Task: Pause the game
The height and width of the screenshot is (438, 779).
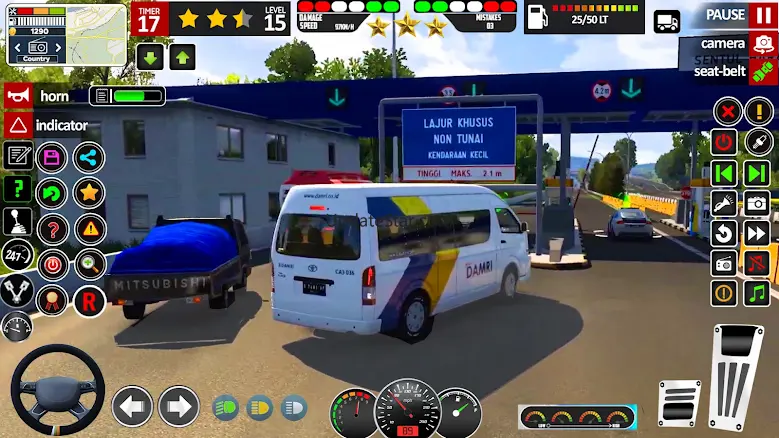Action: (741, 15)
